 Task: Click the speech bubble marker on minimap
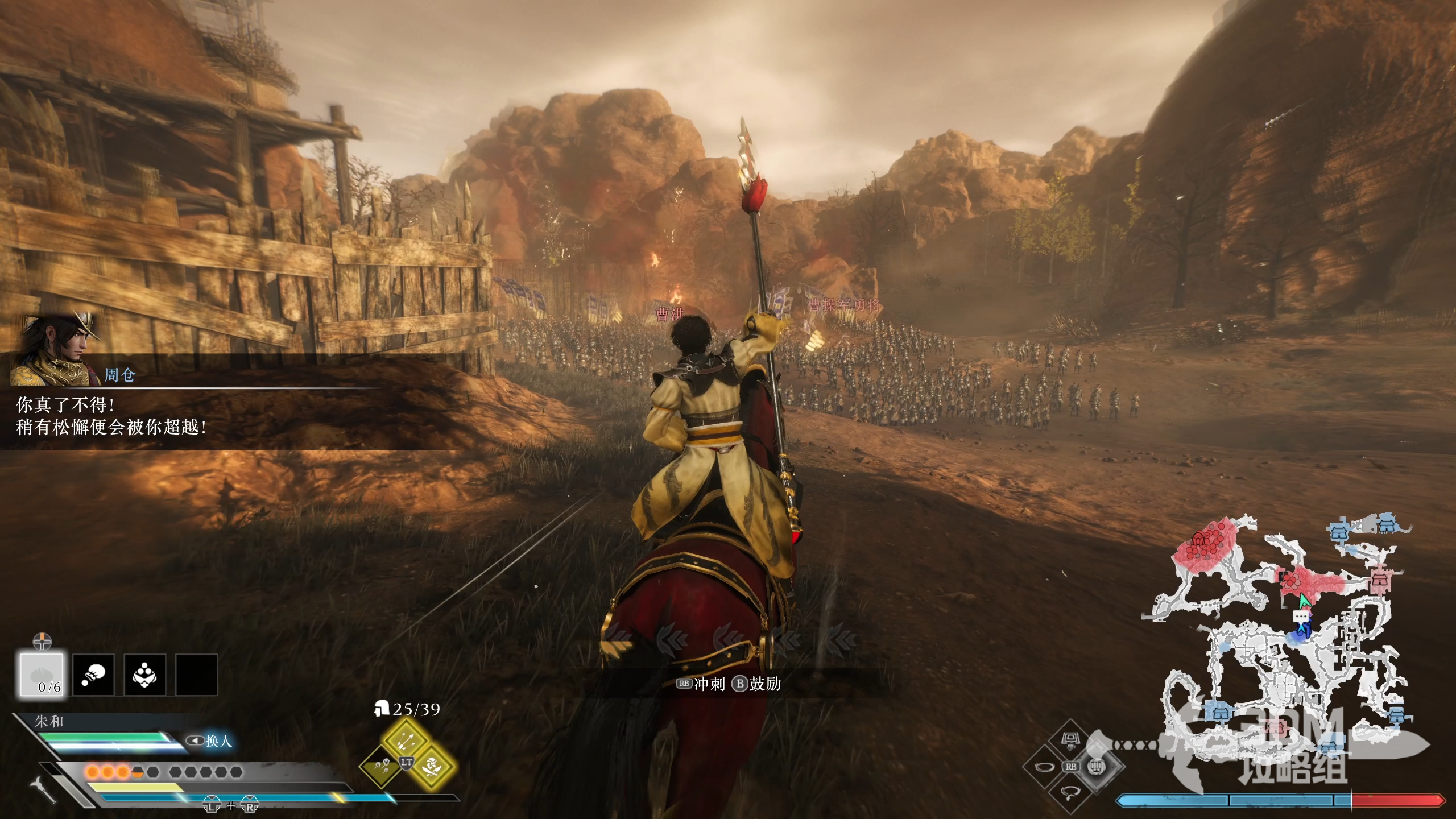(x=1301, y=617)
